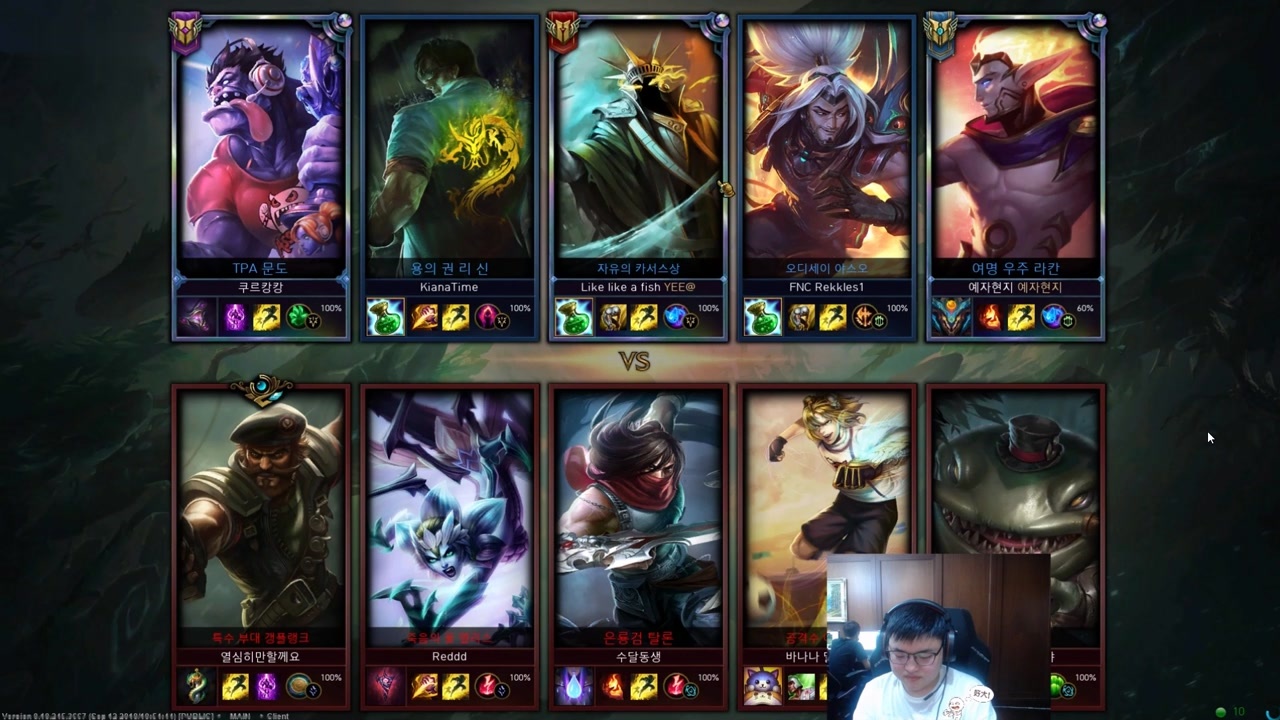Open Reddd's Elise player card
1280x720 pixels.
point(450,510)
